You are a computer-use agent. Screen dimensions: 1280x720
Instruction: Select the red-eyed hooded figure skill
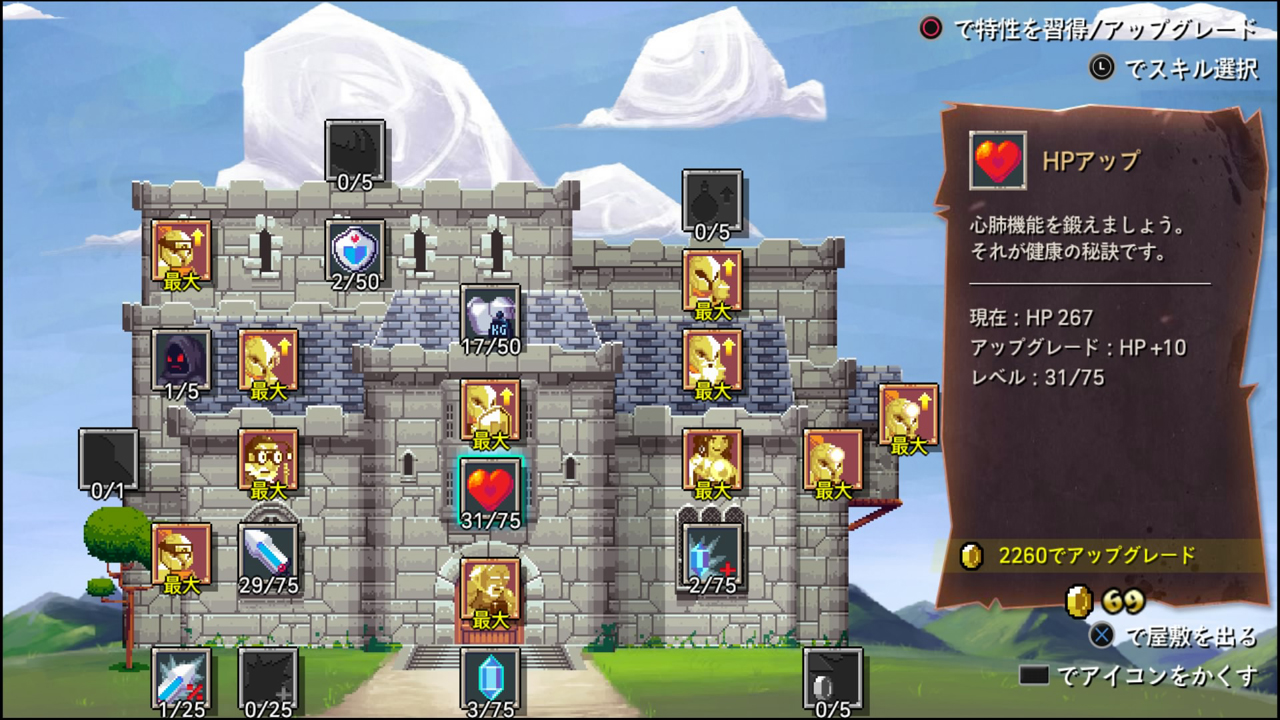coord(182,358)
